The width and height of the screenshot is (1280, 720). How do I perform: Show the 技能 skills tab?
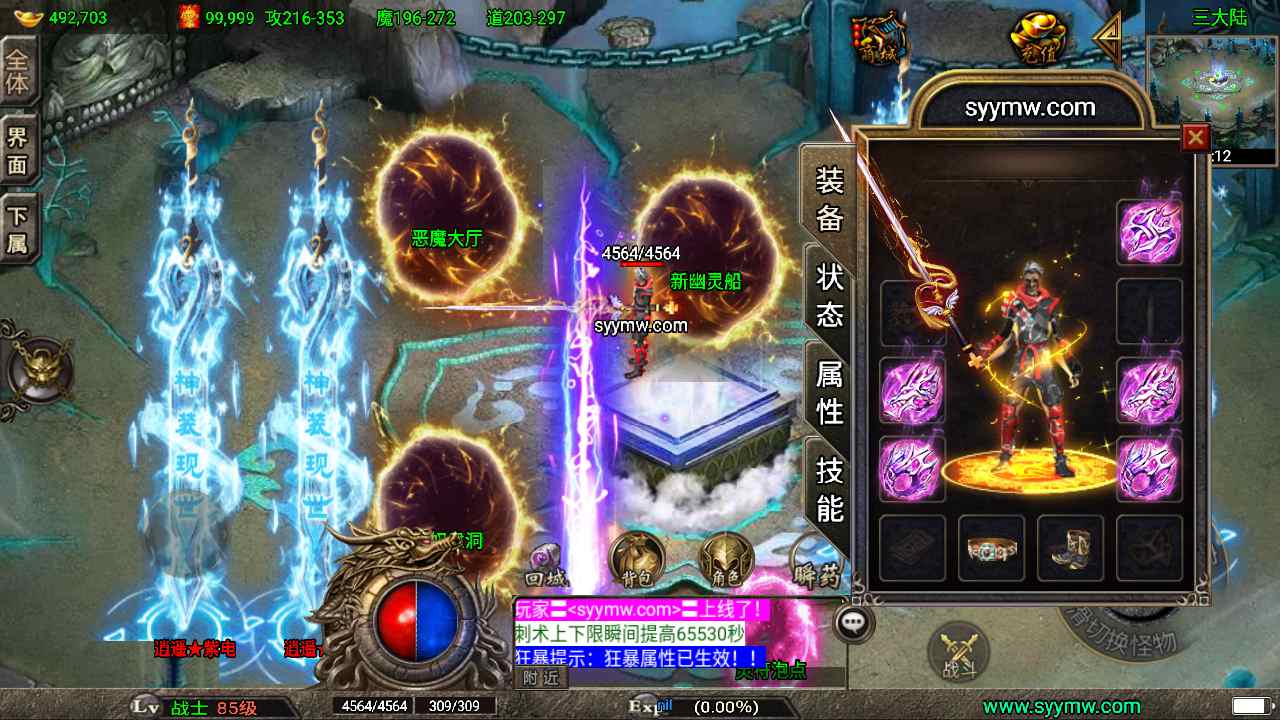[x=829, y=489]
